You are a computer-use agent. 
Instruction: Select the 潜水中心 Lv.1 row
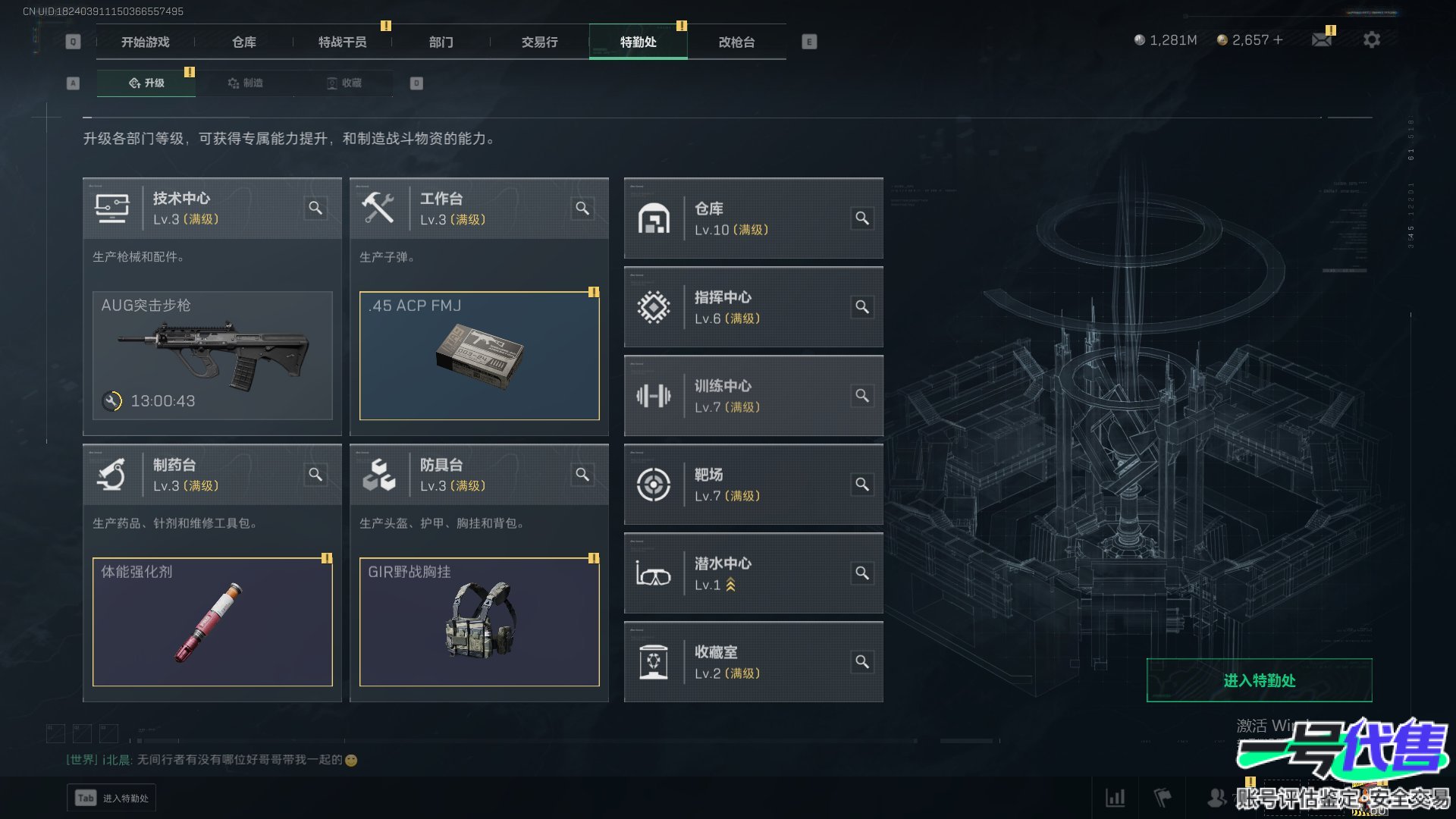pos(753,573)
